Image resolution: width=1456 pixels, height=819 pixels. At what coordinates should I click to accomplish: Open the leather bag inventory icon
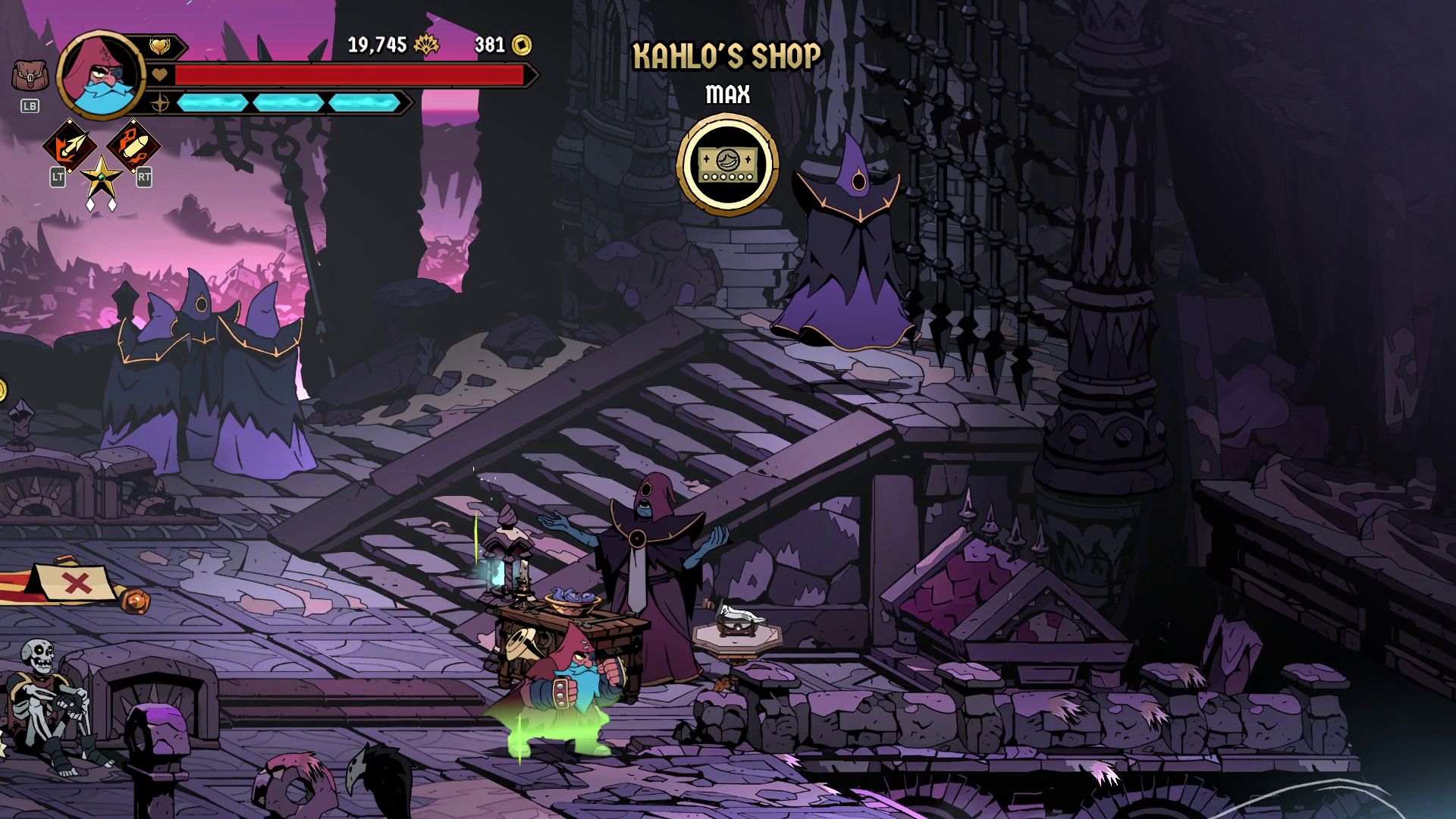tap(29, 76)
